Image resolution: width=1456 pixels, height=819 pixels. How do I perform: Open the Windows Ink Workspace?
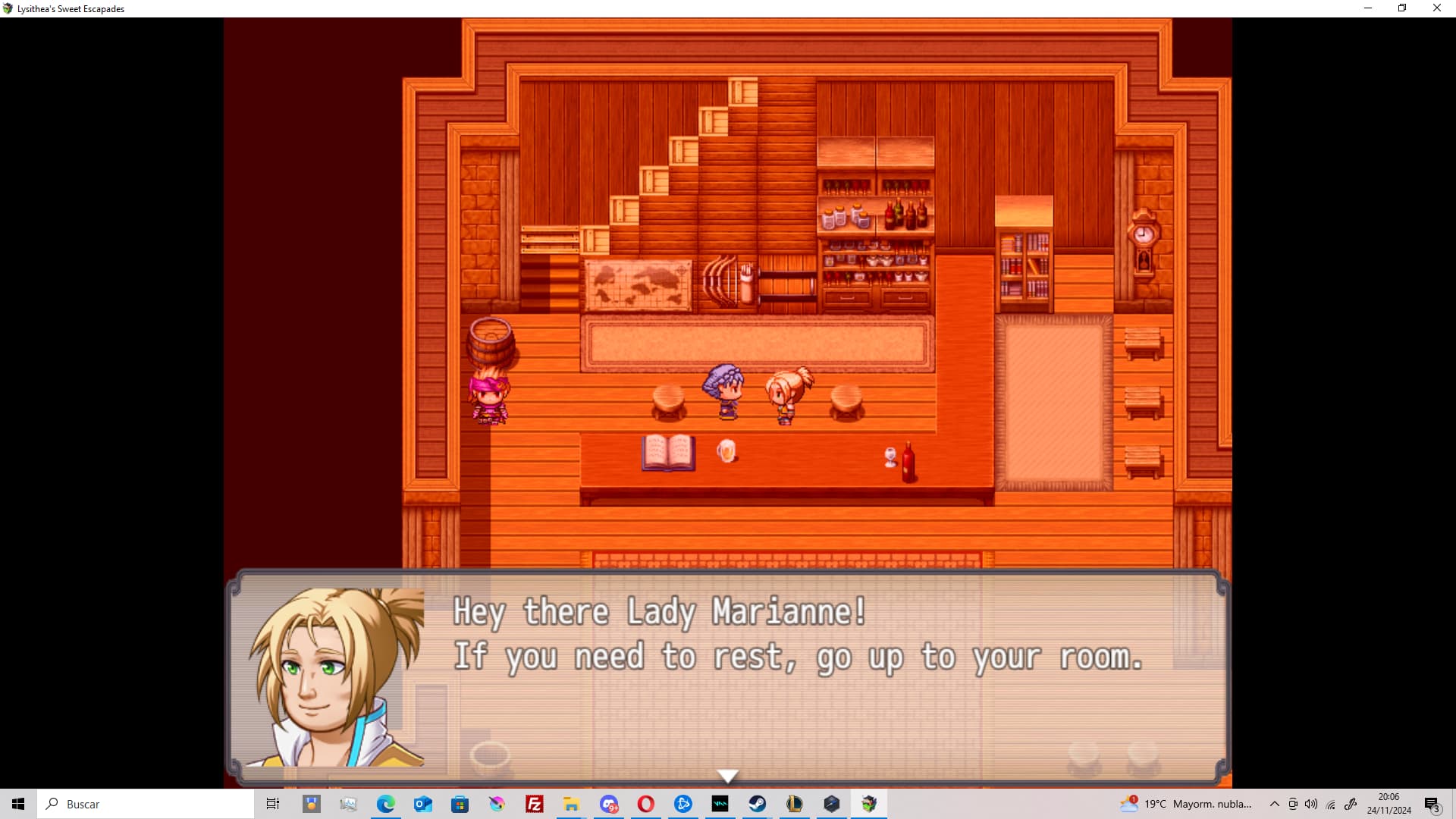(x=1351, y=804)
